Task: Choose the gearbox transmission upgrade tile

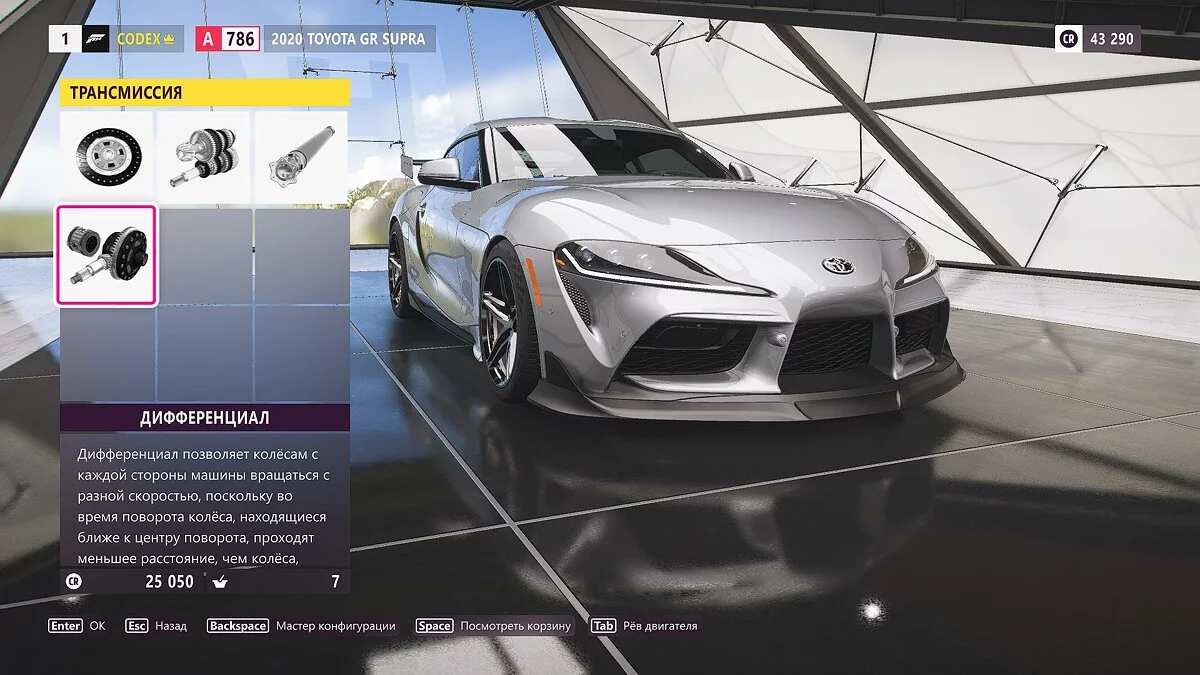Action: [x=204, y=155]
